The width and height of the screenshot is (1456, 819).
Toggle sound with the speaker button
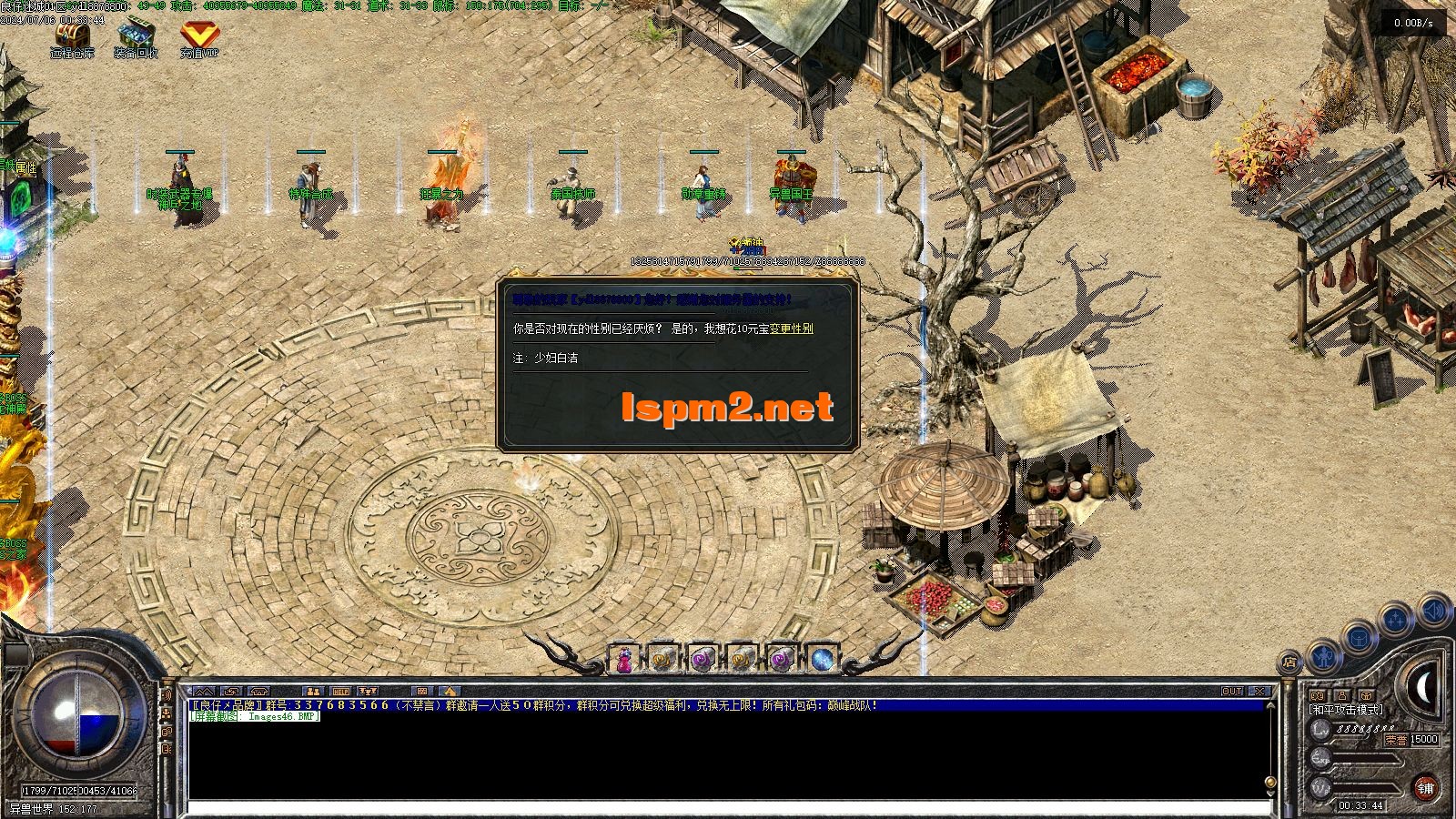pyautogui.click(x=1433, y=610)
